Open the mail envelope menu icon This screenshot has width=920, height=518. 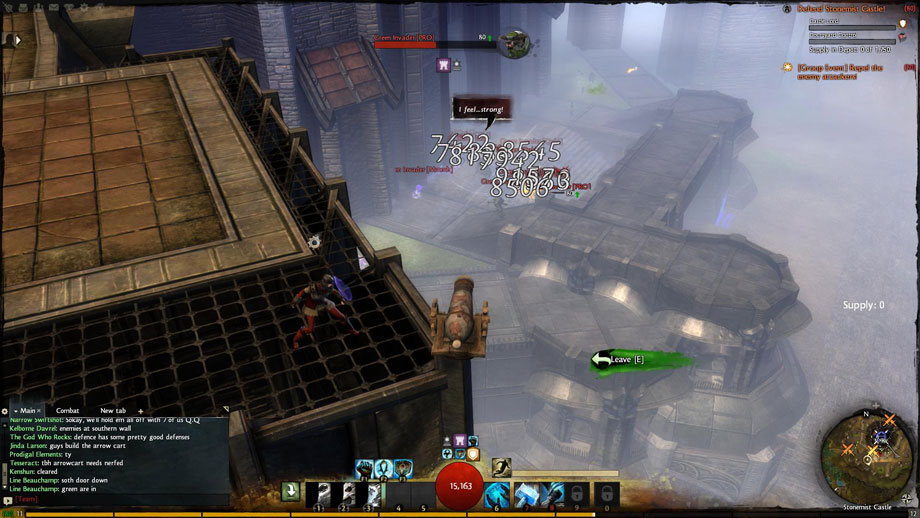[52, 6]
